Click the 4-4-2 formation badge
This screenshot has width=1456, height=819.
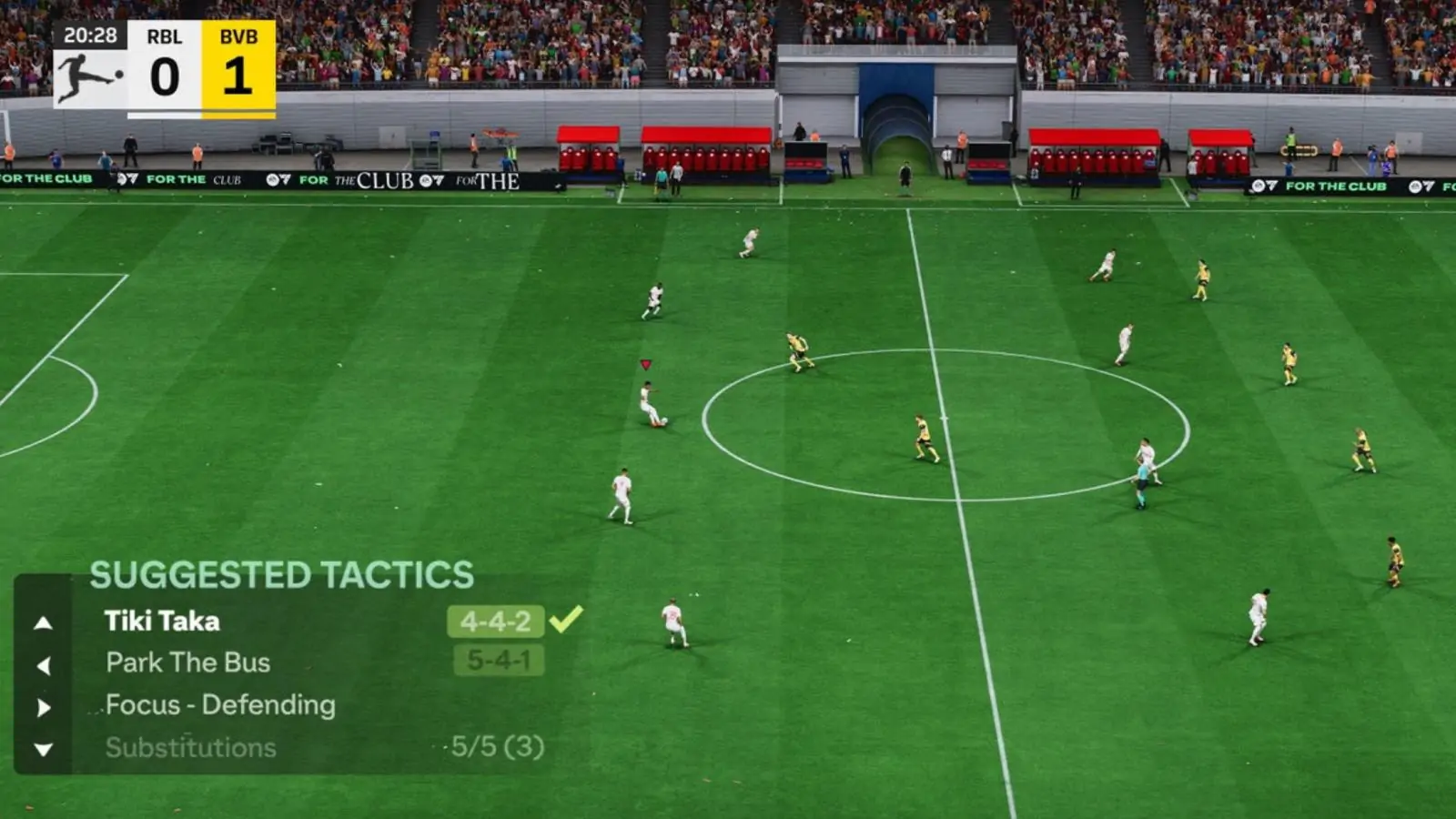coord(495,622)
